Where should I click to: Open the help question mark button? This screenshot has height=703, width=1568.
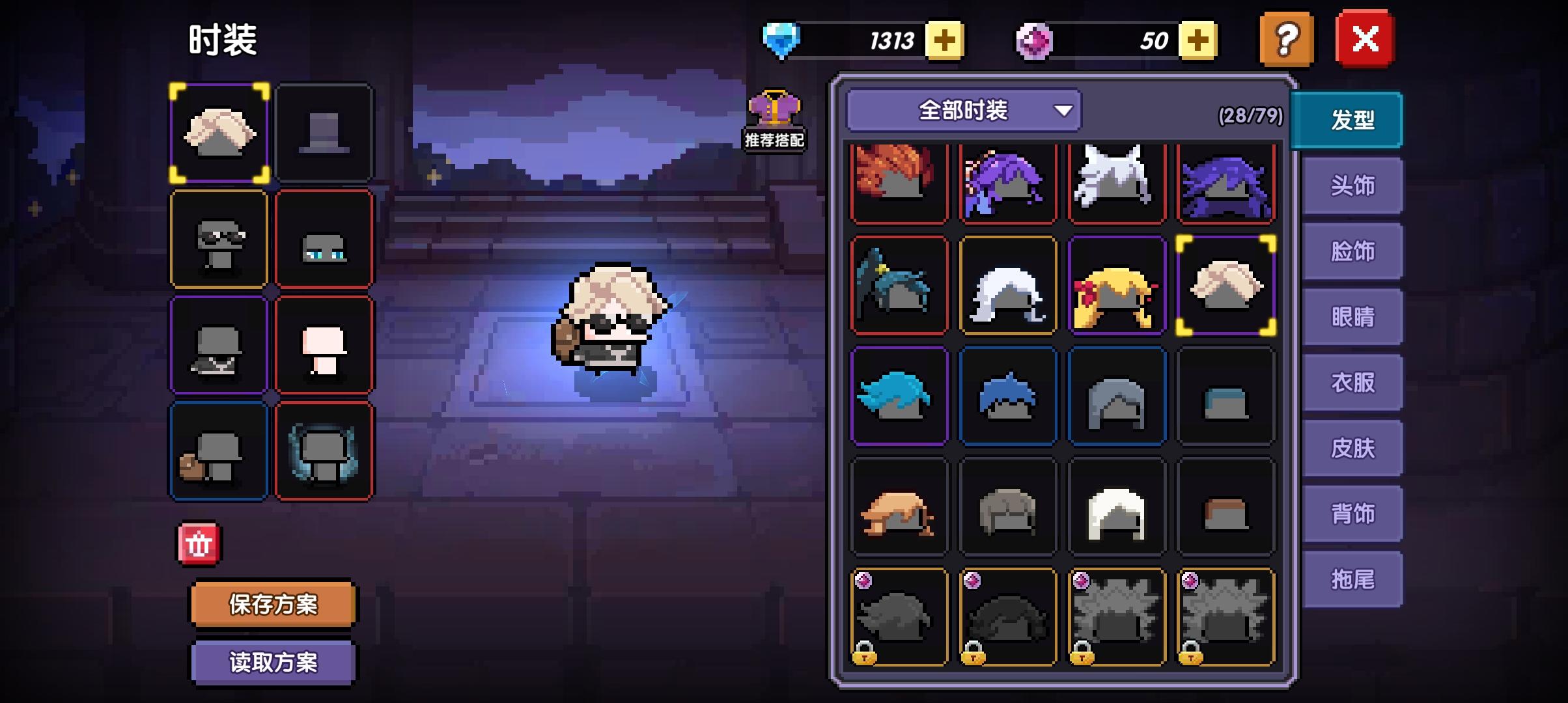click(1285, 39)
